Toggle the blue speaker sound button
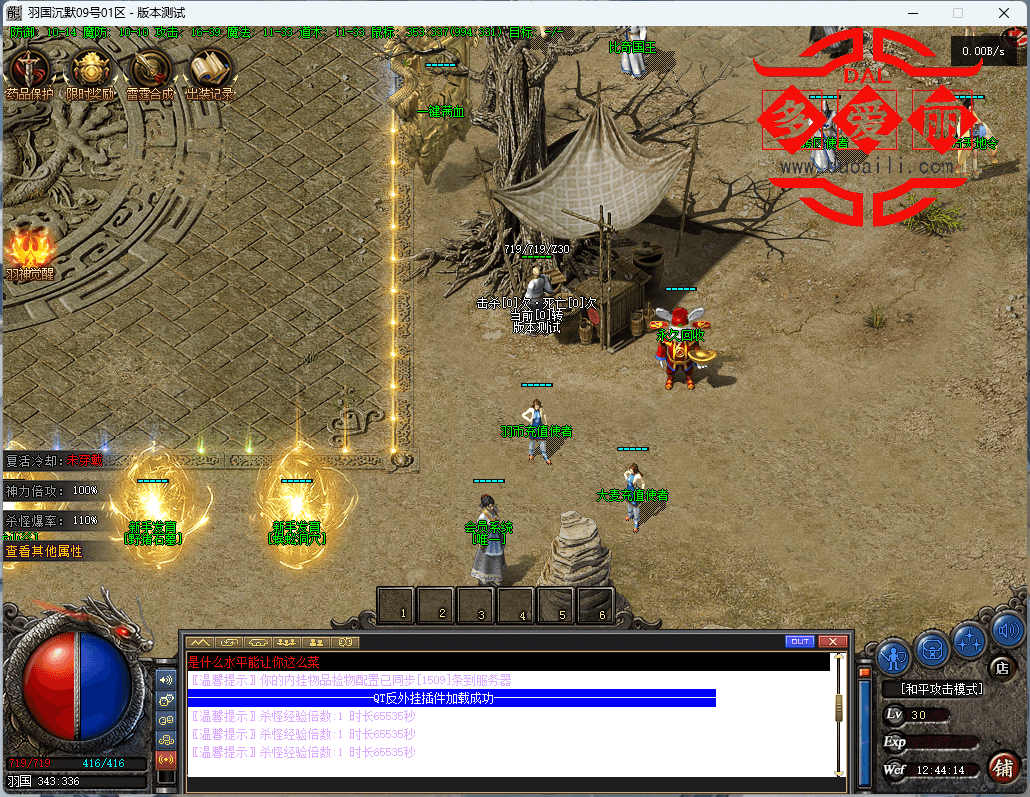The image size is (1030, 797). (1006, 630)
